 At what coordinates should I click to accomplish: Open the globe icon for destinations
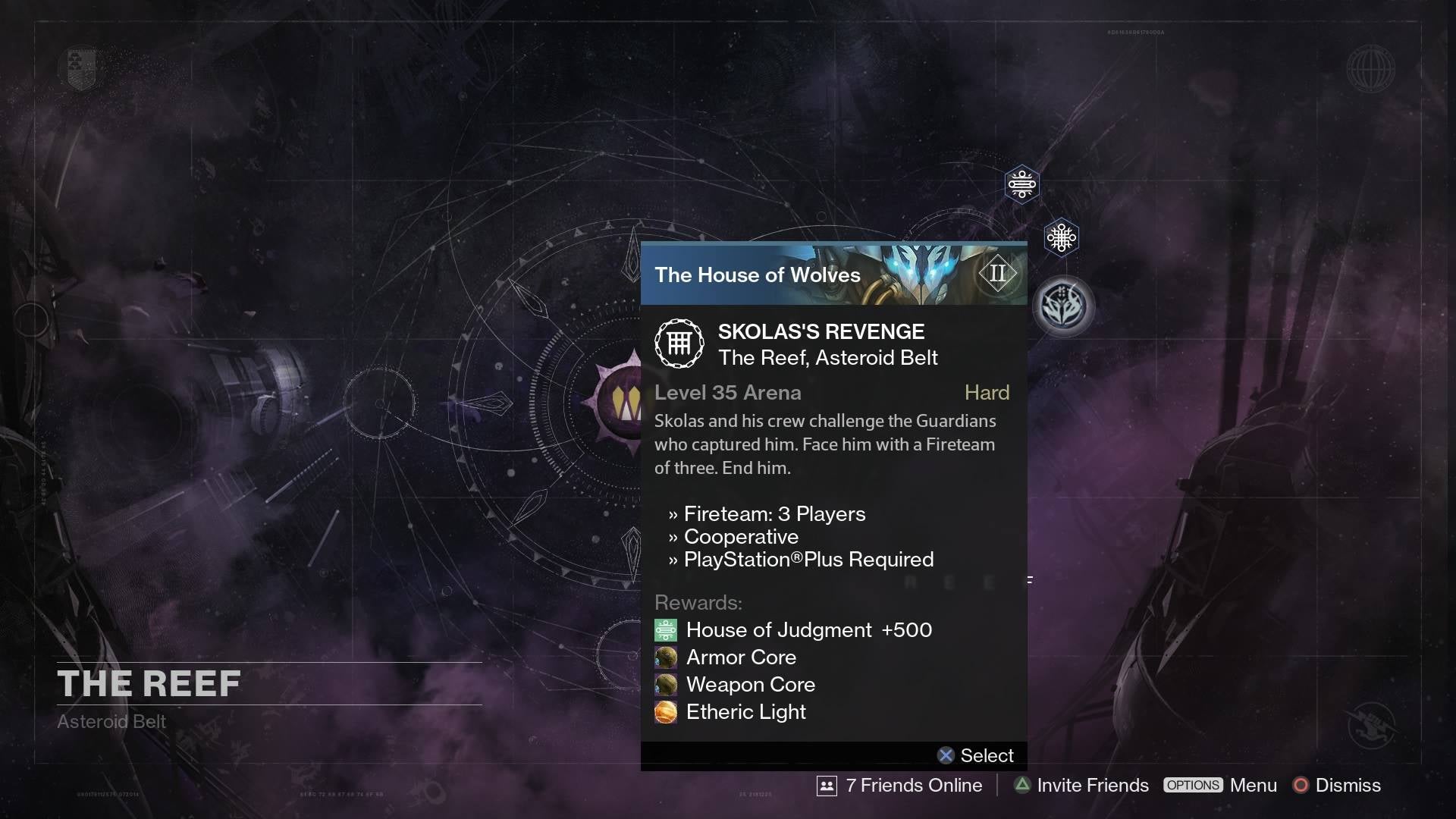click(1370, 69)
